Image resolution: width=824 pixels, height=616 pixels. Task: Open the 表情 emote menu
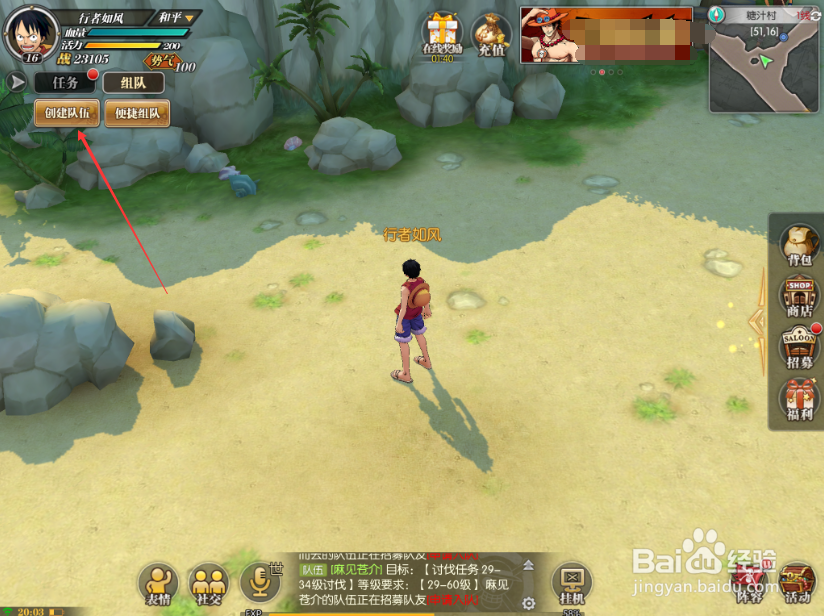[x=158, y=583]
